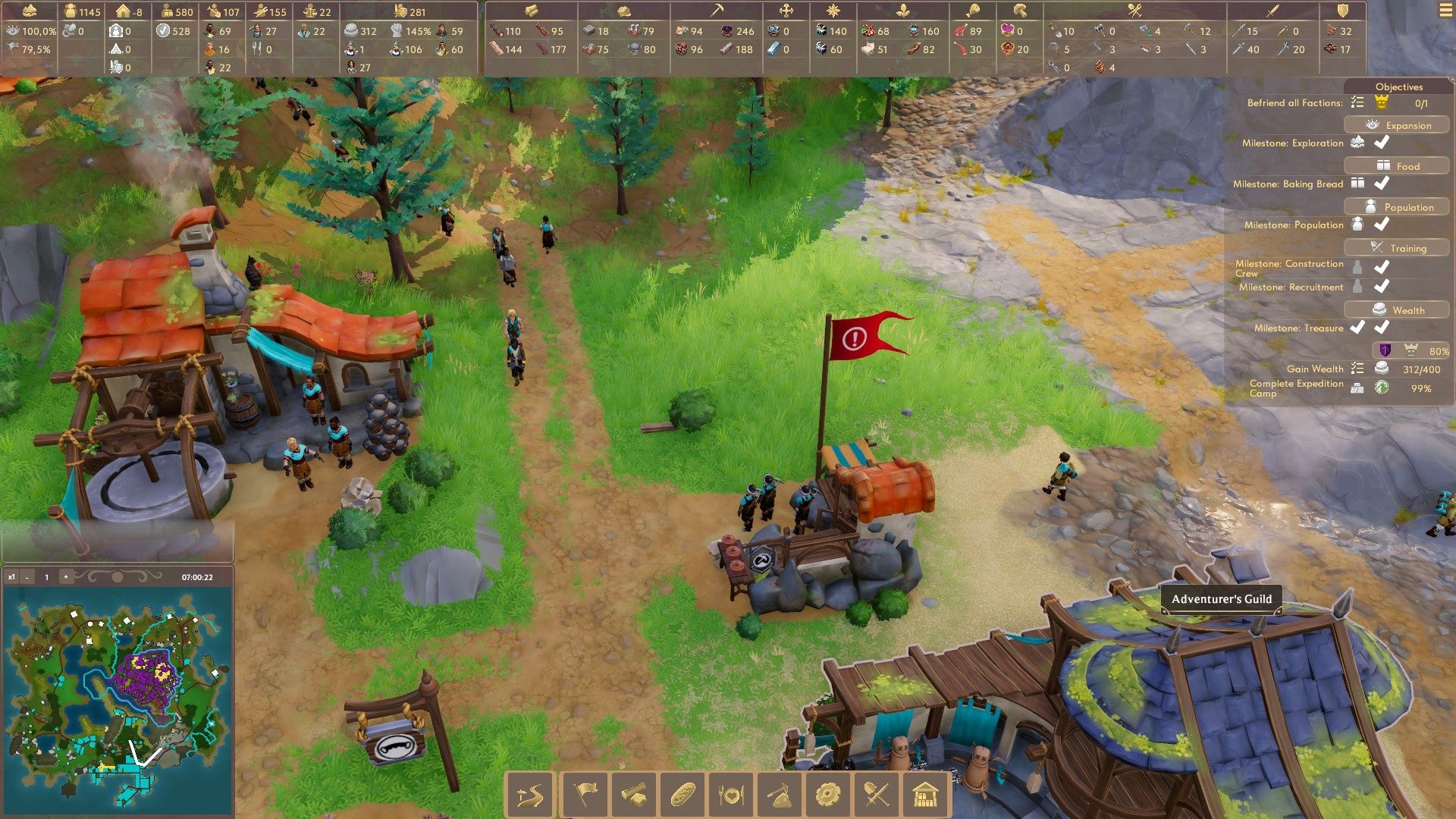Toggle the x1 speed button
Image resolution: width=1456 pixels, height=819 pixels.
(11, 577)
